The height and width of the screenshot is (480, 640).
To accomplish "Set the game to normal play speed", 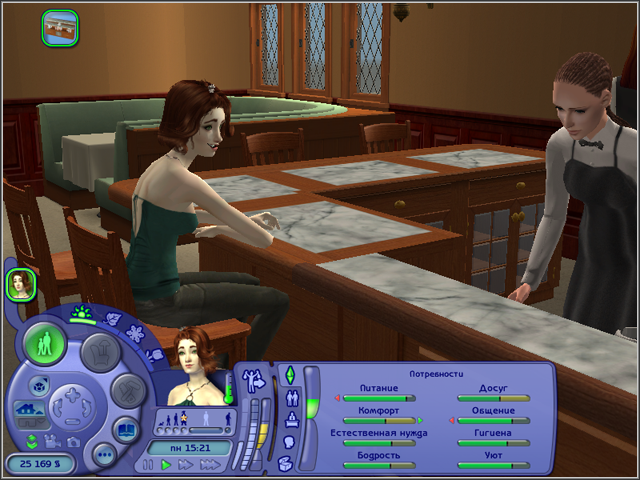I will click(x=166, y=465).
